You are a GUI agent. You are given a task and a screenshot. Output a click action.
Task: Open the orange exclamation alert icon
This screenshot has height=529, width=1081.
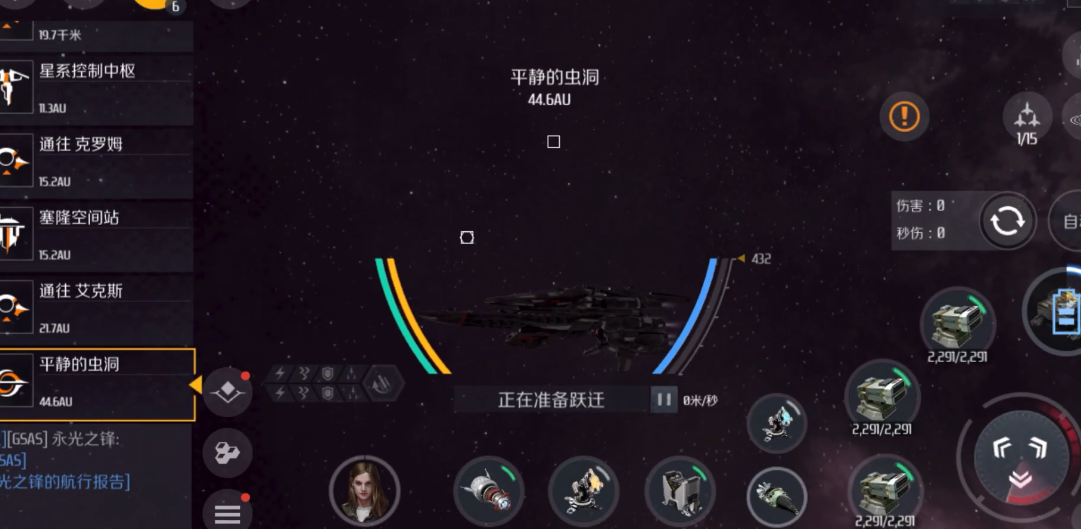904,116
